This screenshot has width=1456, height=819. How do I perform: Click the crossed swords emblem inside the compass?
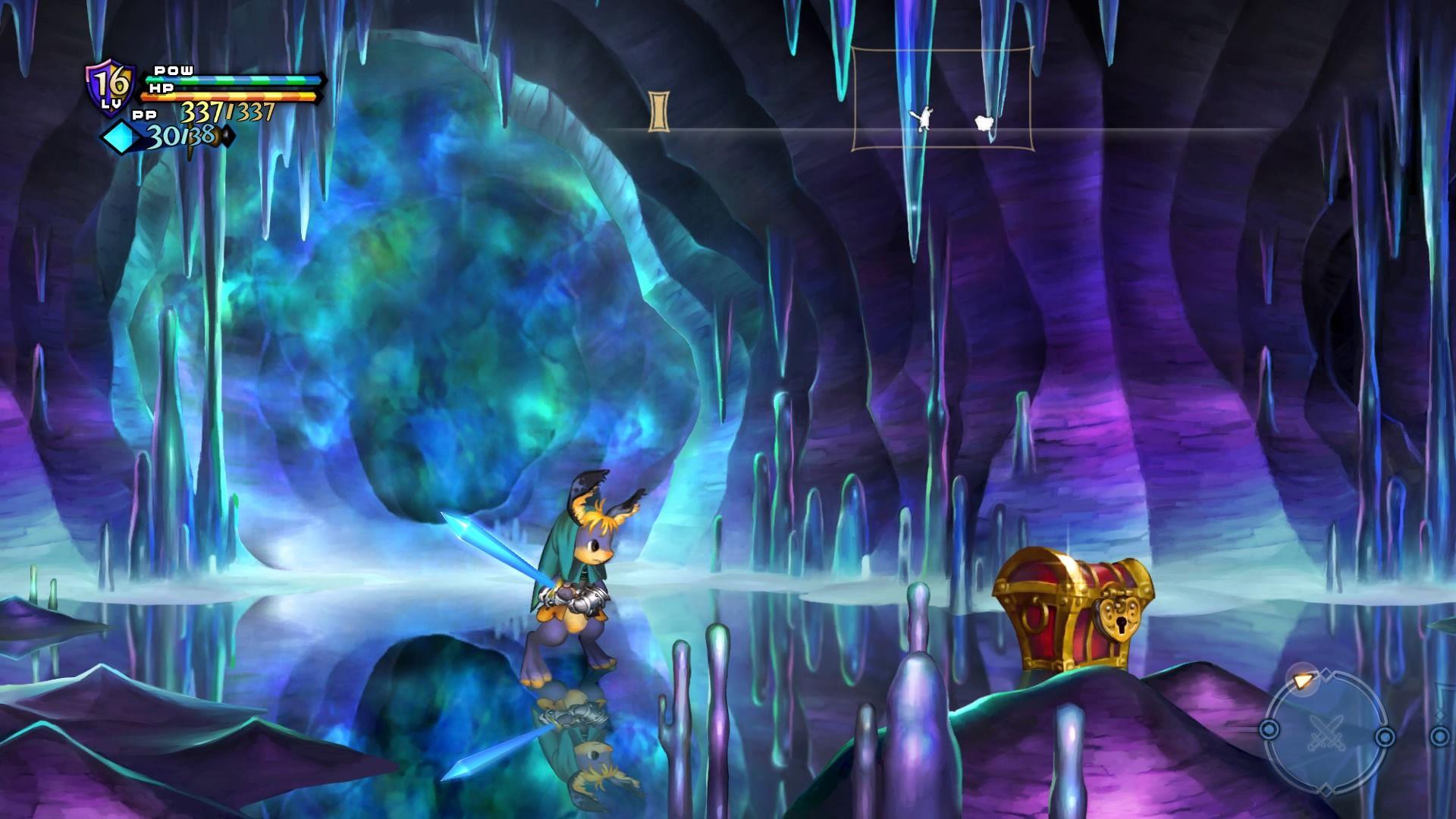[x=1326, y=733]
